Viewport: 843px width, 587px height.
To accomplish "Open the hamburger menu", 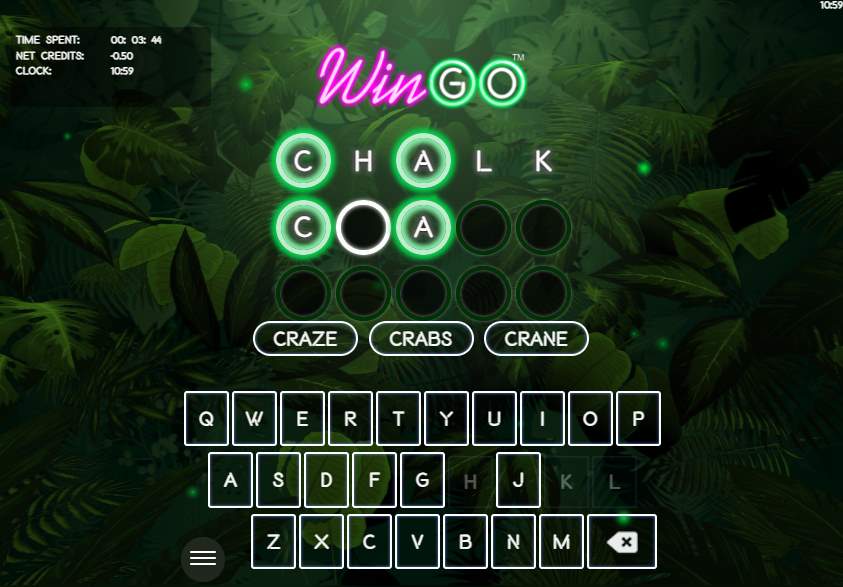I will tap(203, 558).
